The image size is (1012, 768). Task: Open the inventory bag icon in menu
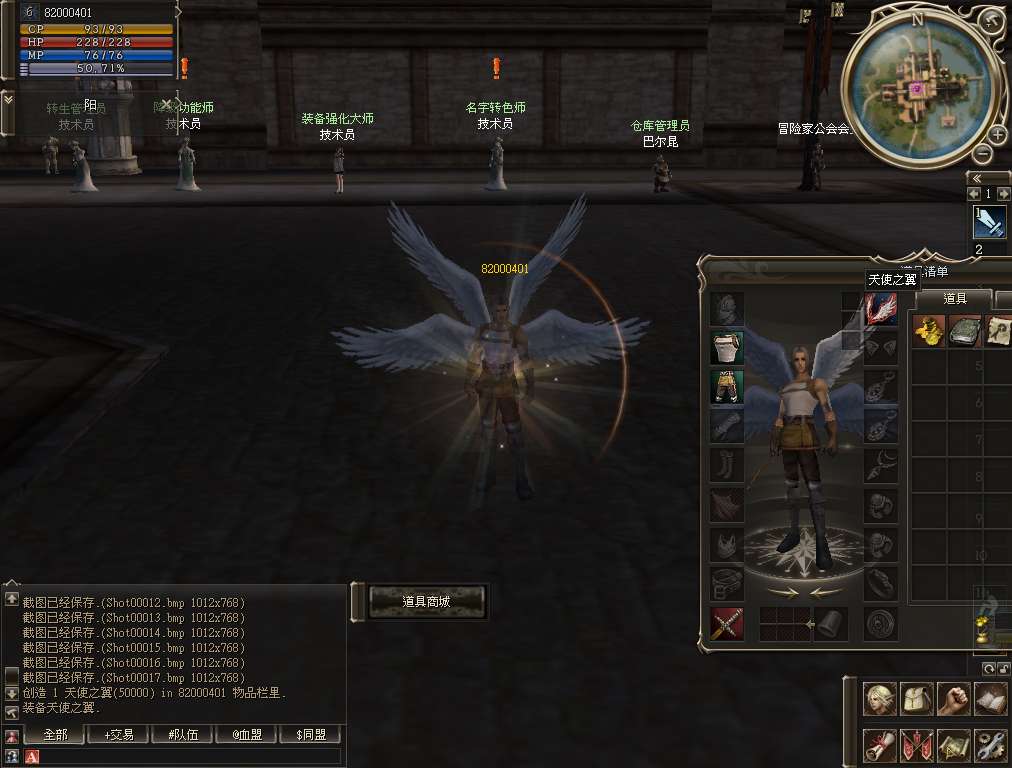(x=916, y=699)
